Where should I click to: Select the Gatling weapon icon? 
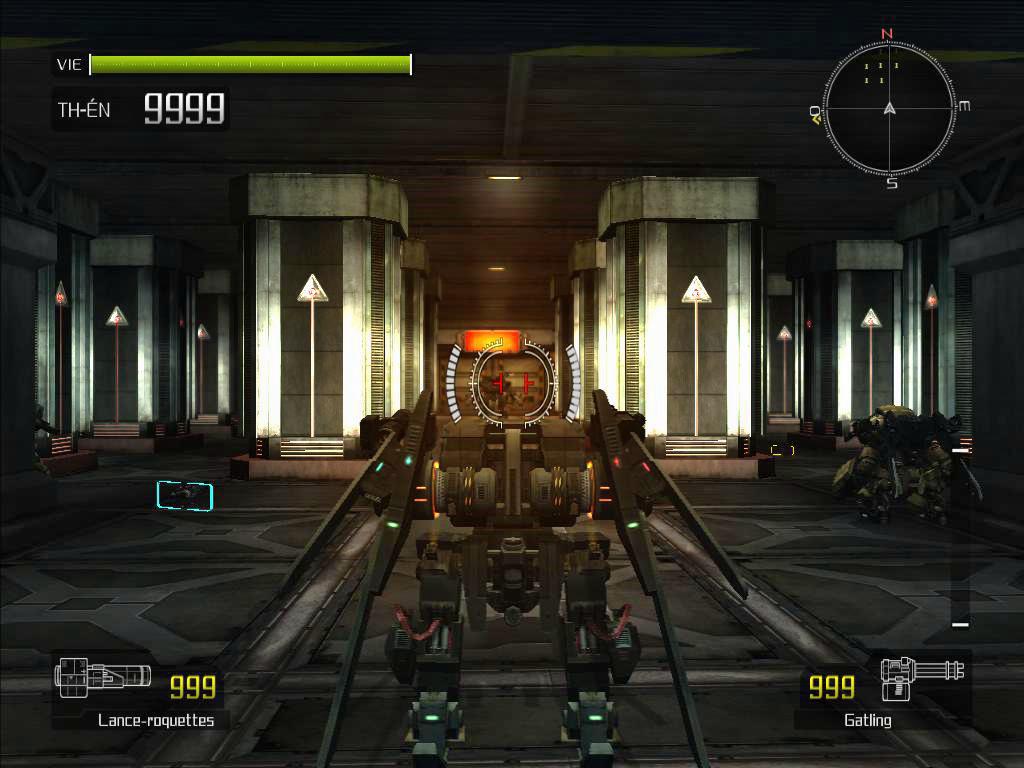tap(922, 678)
